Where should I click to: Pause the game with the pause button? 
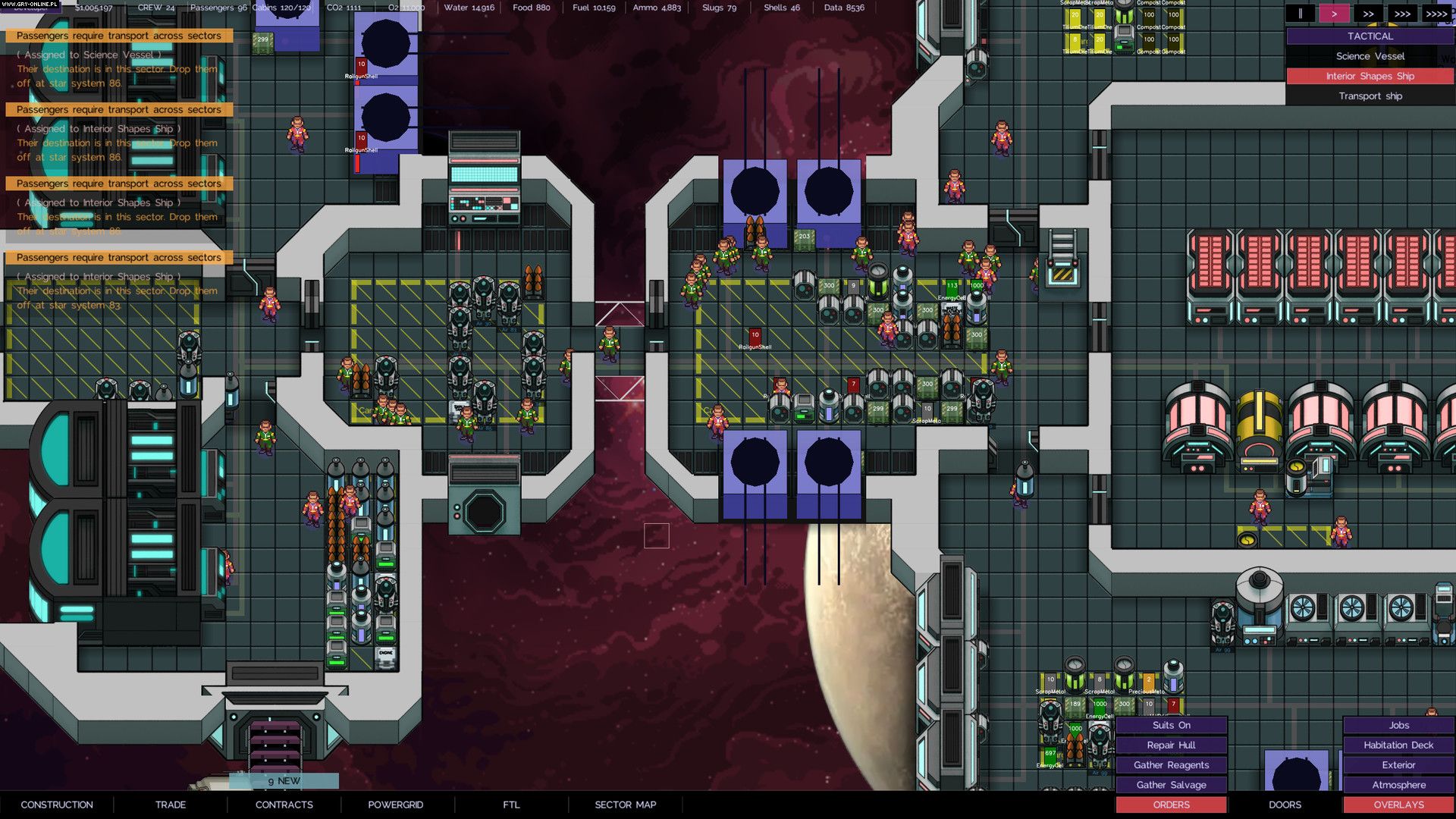point(1300,14)
